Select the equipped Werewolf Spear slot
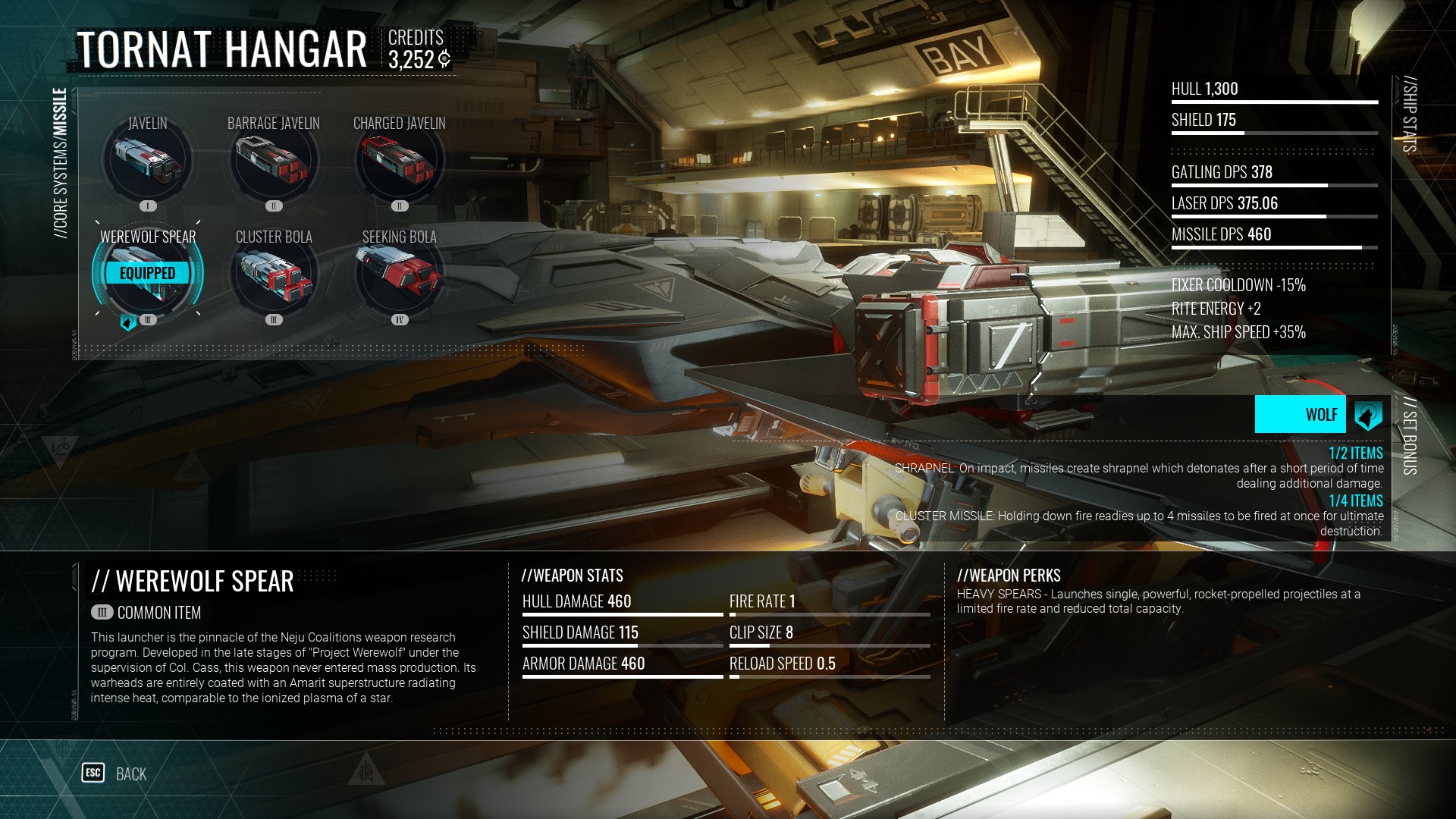 (x=148, y=274)
